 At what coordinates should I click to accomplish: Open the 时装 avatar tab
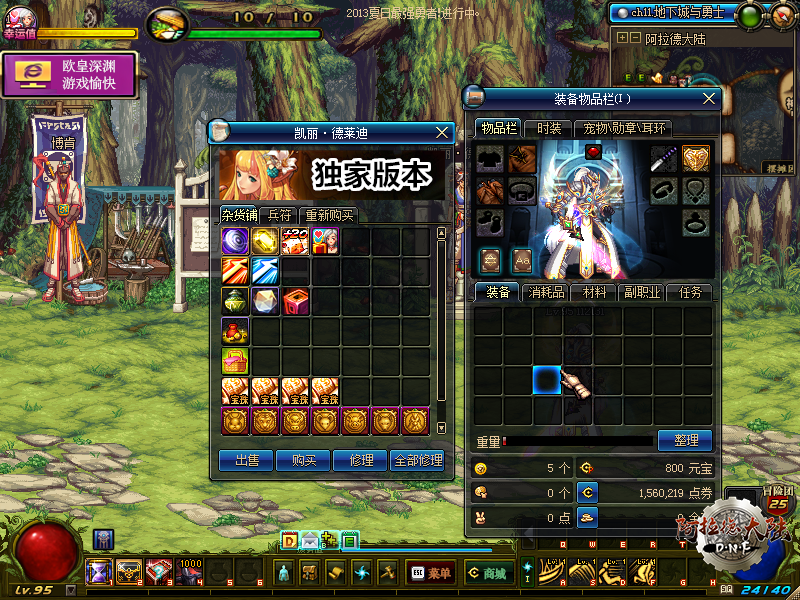coord(549,128)
